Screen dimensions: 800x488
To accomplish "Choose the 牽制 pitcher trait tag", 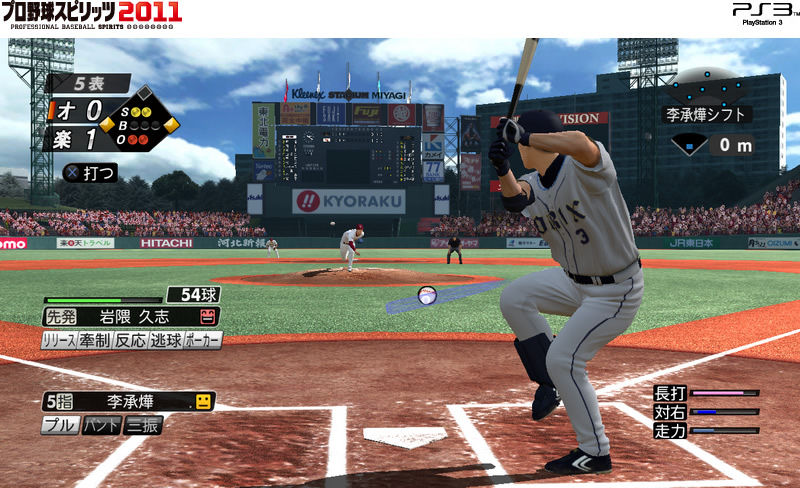I will coord(95,340).
